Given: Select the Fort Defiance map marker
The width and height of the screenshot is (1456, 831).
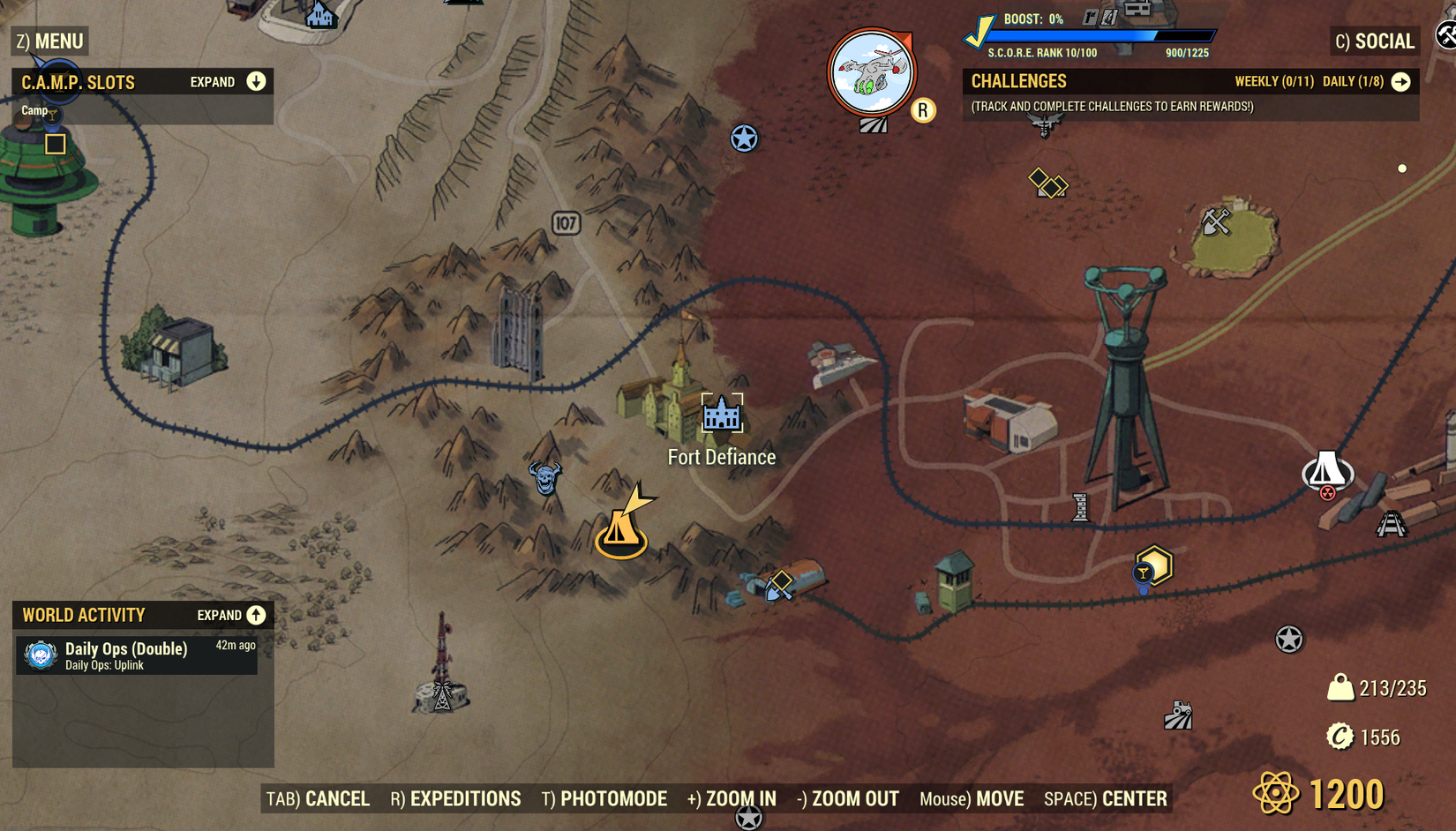Looking at the screenshot, I should (x=722, y=415).
